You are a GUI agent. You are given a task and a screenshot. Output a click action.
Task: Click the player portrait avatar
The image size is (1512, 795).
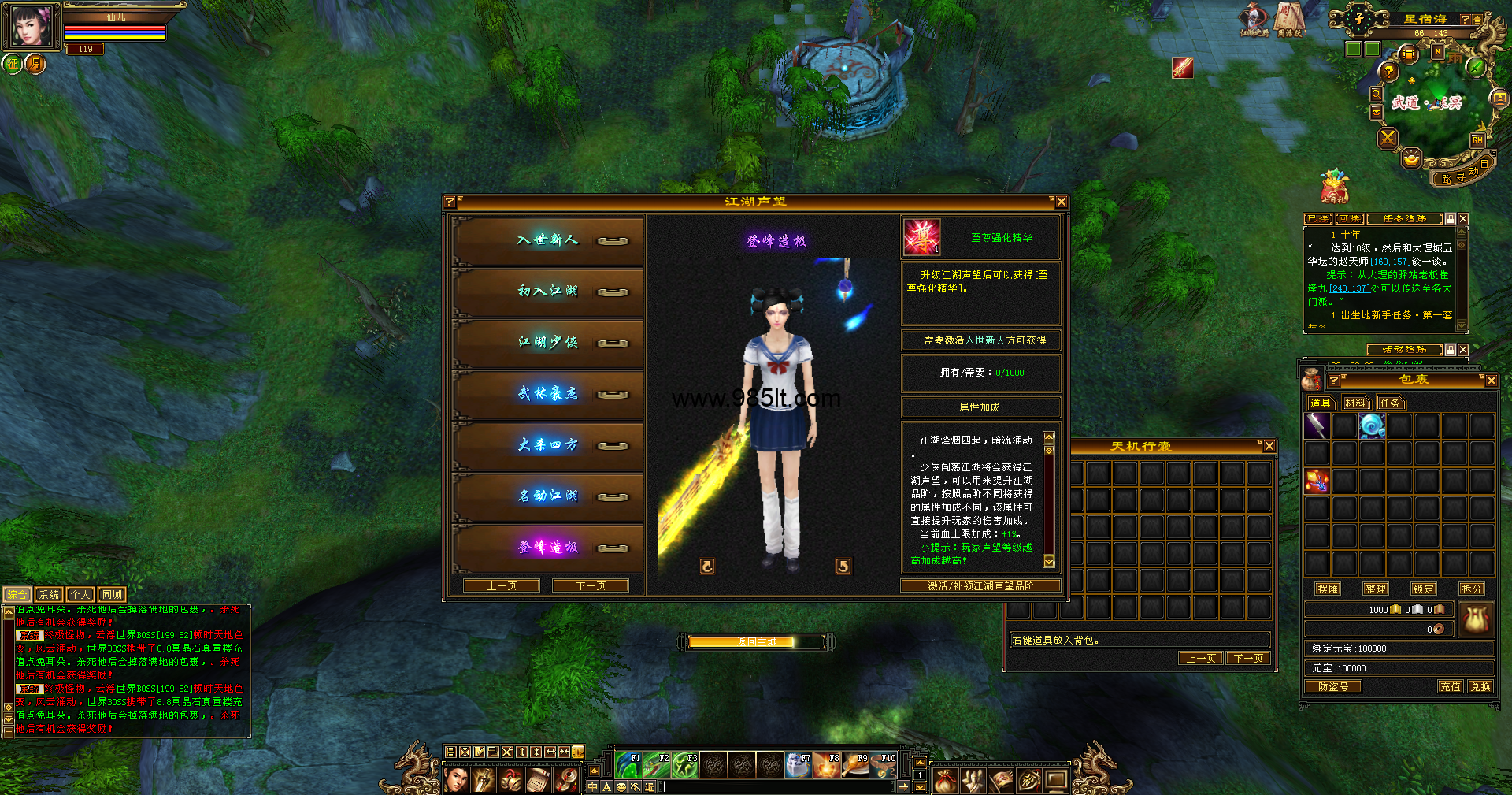[x=31, y=26]
